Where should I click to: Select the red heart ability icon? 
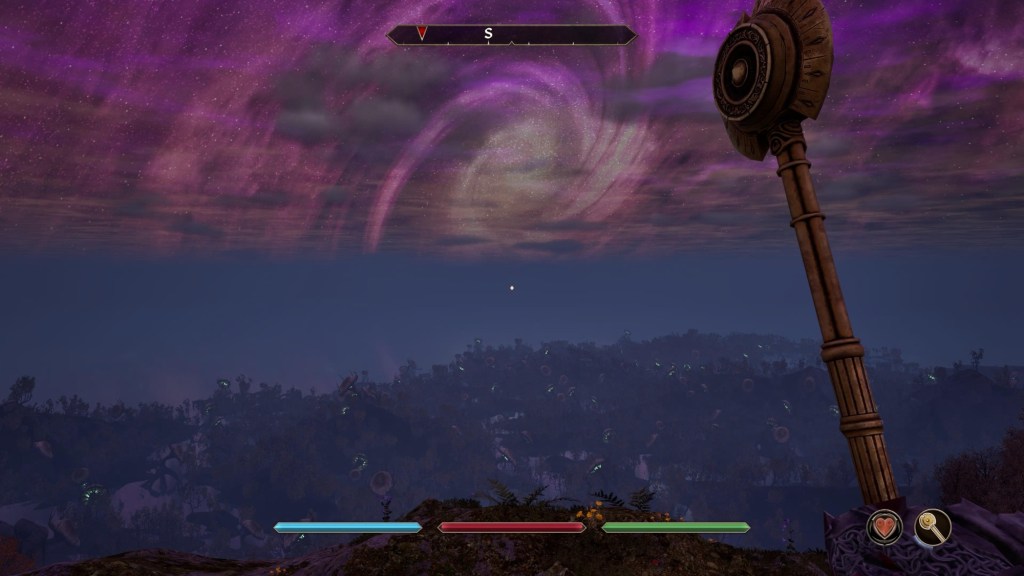point(884,527)
